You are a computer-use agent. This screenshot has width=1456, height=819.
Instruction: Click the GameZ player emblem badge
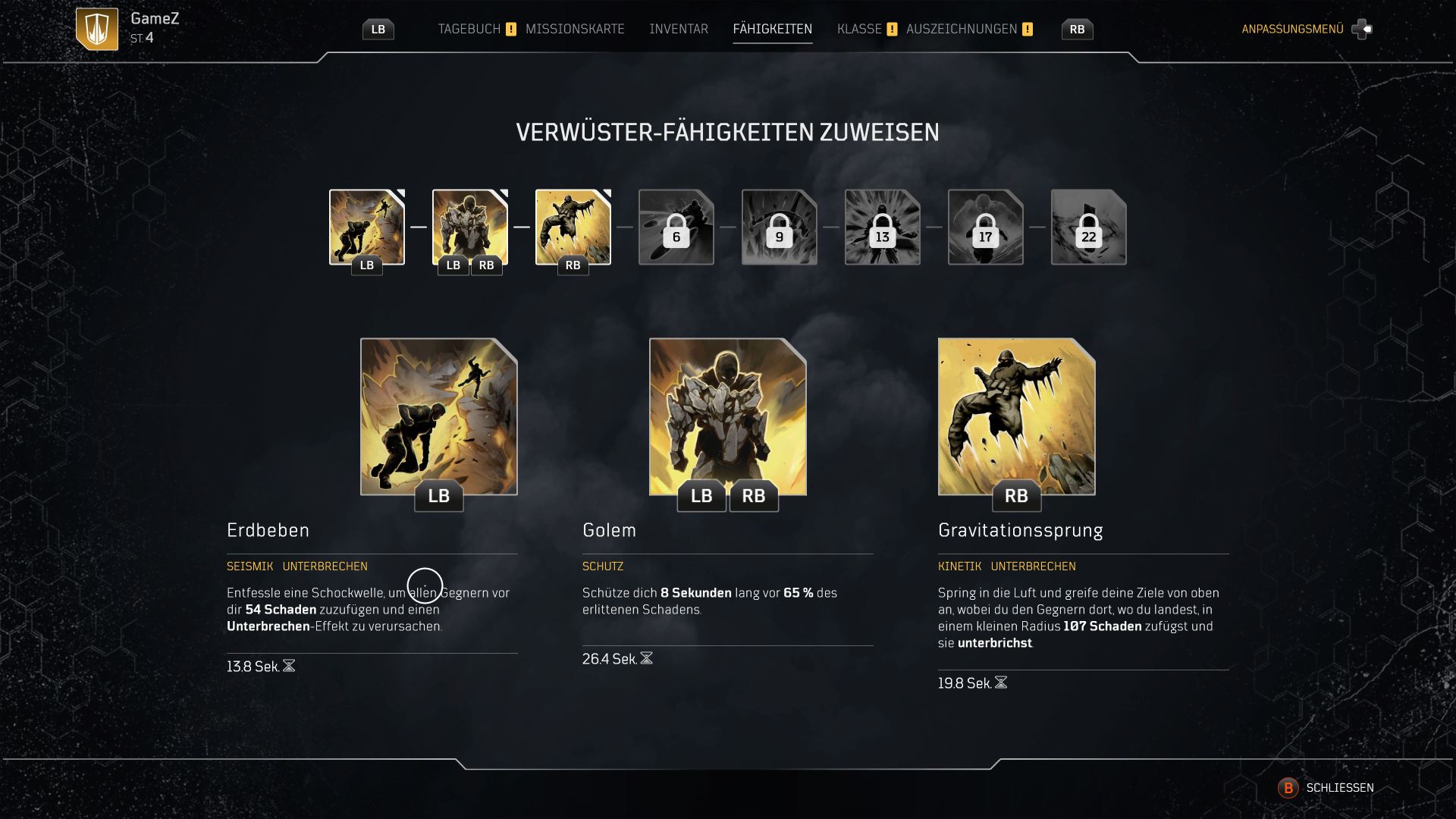tap(97, 29)
